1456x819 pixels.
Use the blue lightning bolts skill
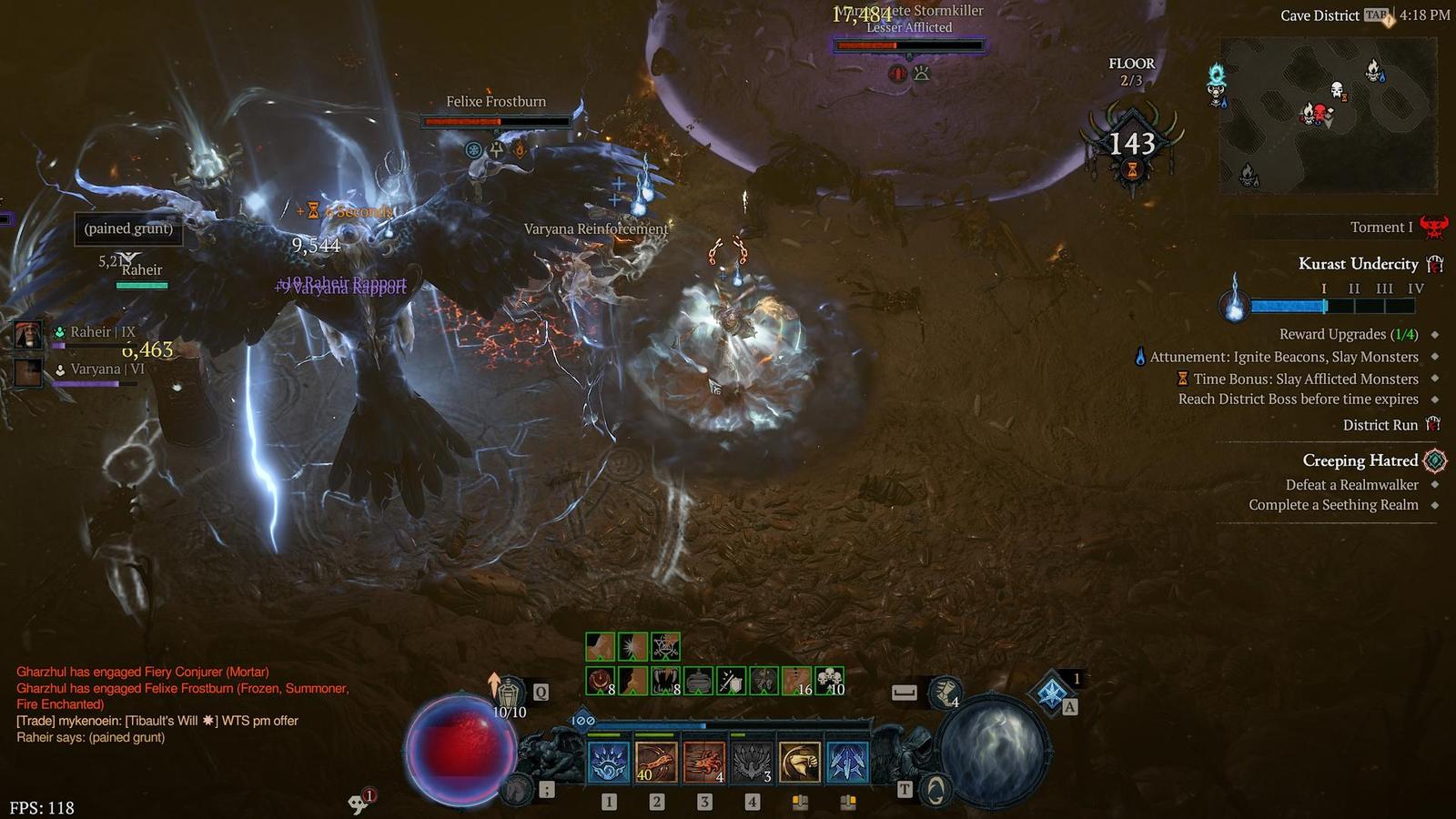[847, 763]
